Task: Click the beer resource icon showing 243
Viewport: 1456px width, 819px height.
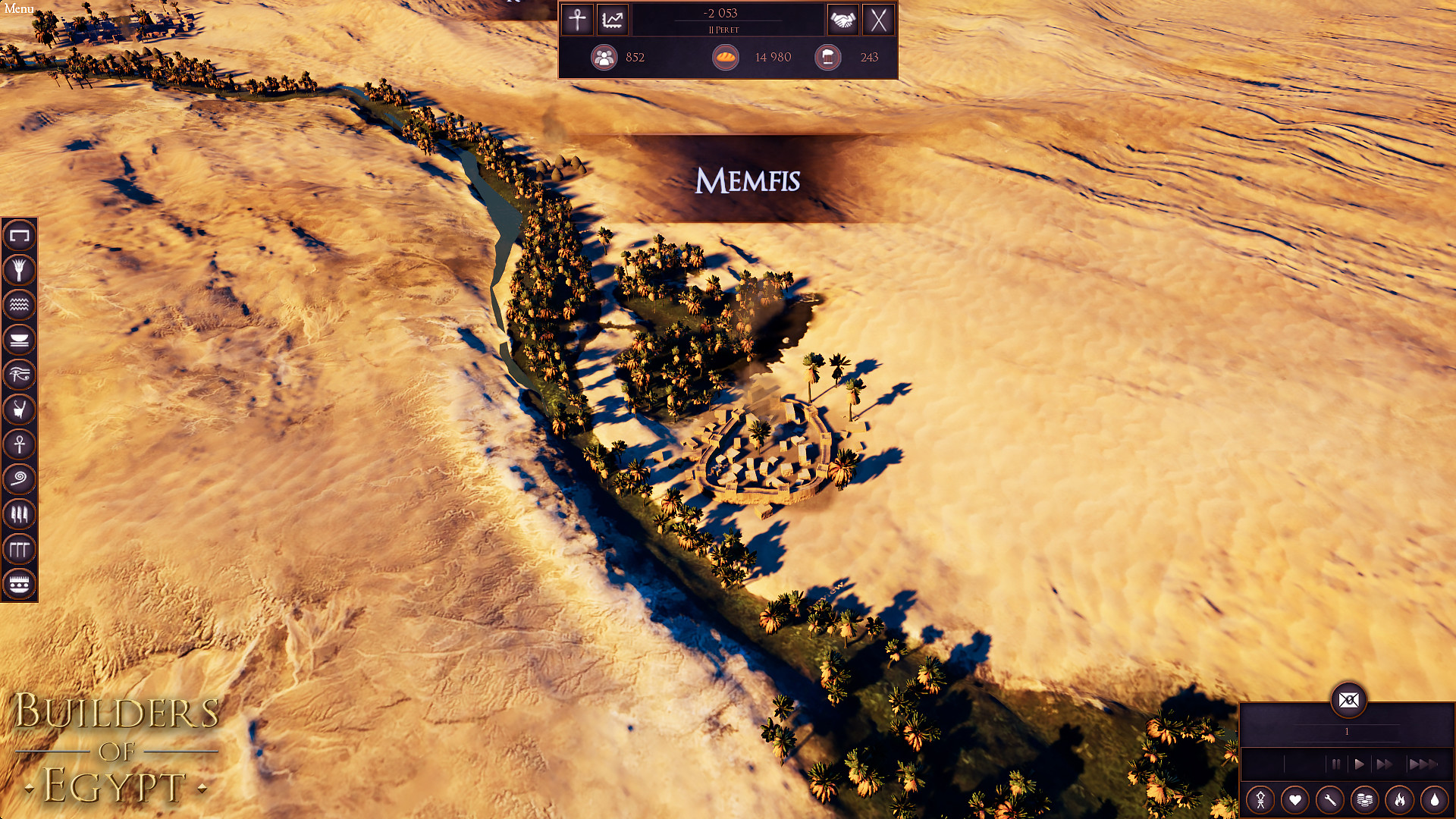Action: (x=828, y=57)
